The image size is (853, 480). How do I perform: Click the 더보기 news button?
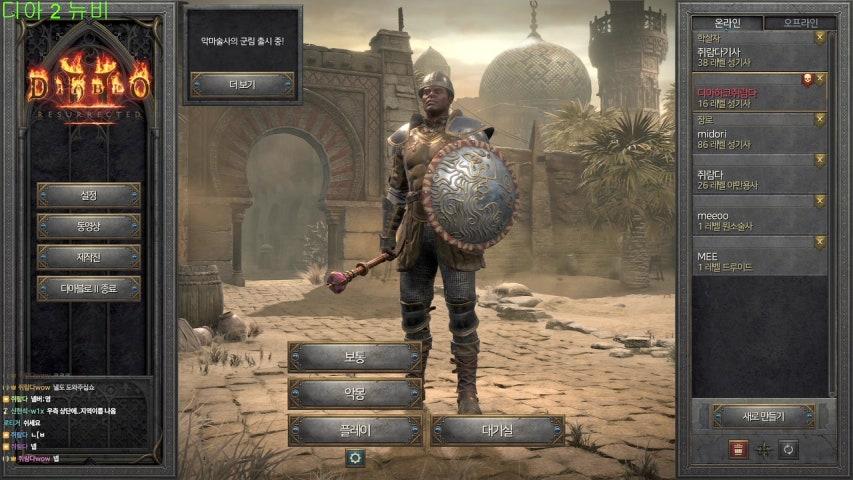coord(242,85)
